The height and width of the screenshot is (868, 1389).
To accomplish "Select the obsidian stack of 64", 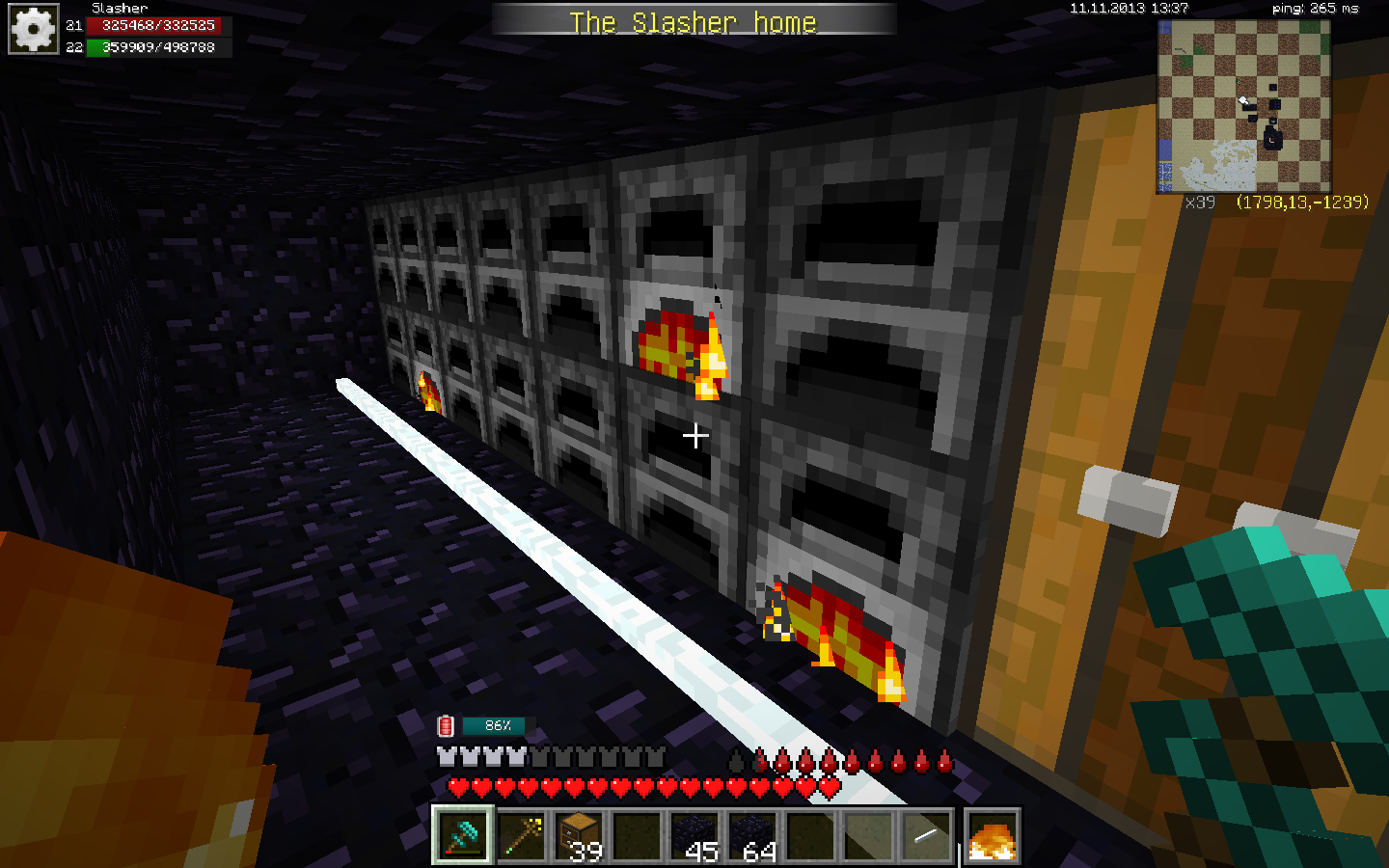I will [752, 835].
